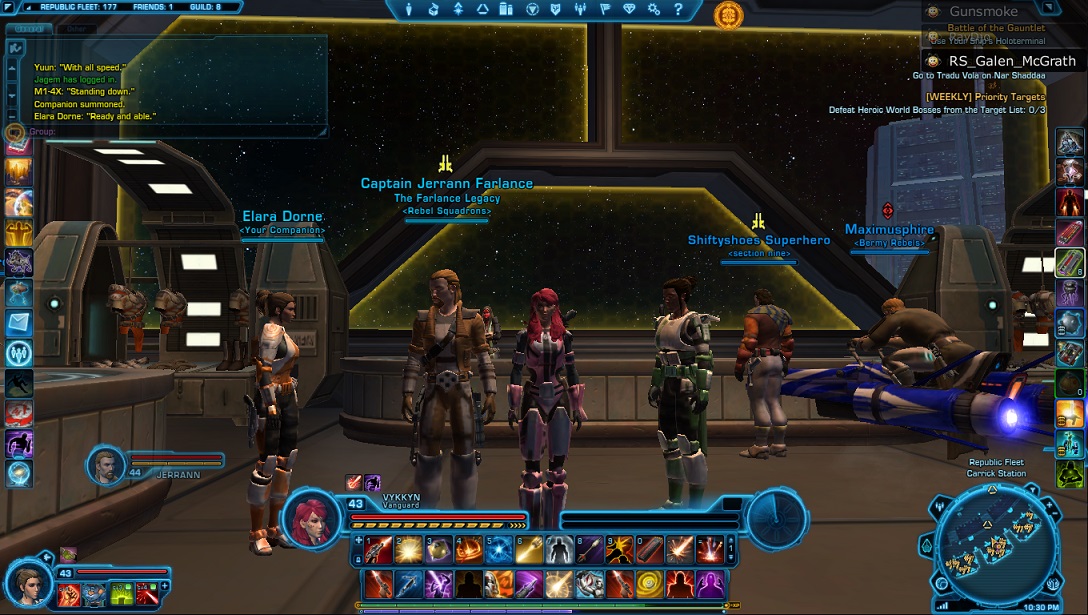Activate the purple silhouette ability on lower bar

click(710, 583)
